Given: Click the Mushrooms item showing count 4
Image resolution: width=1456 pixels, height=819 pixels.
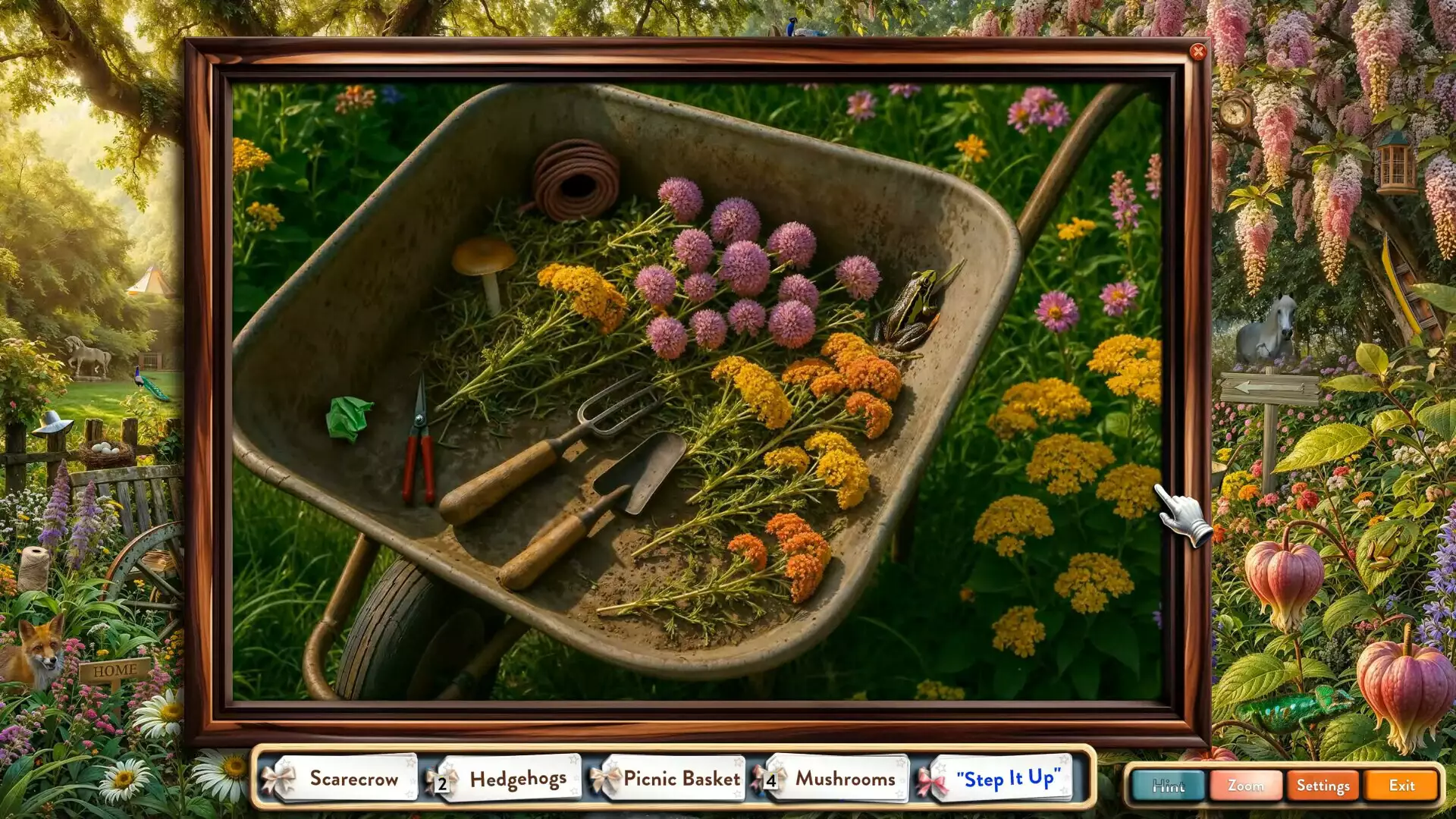Looking at the screenshot, I should tap(844, 778).
